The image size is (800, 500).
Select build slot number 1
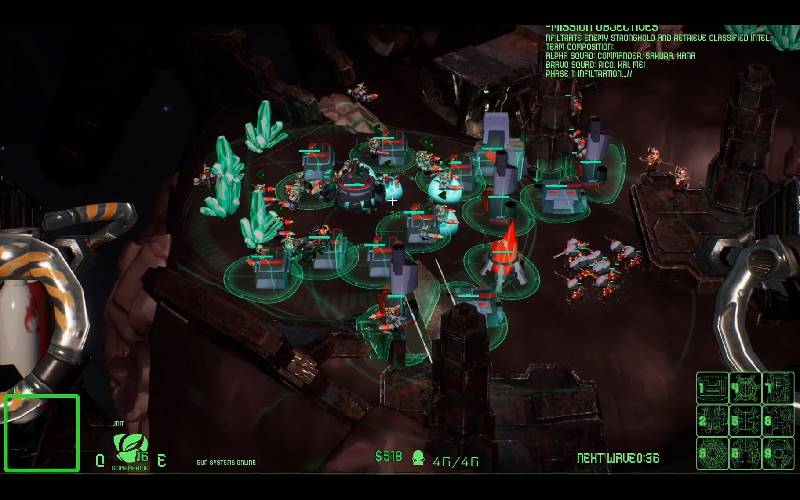pos(712,388)
